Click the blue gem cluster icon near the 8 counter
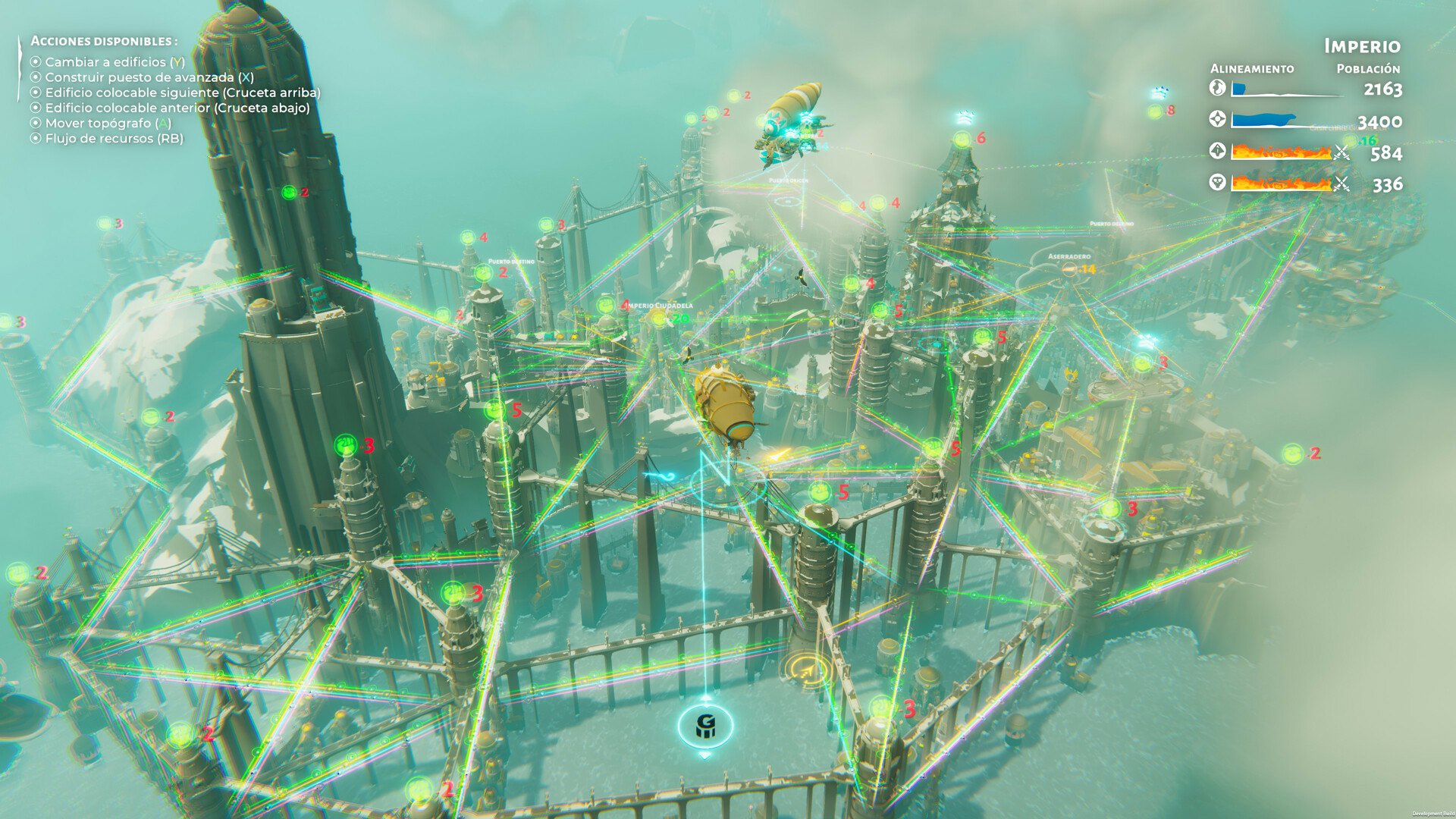This screenshot has width=1456, height=819. [x=1161, y=90]
